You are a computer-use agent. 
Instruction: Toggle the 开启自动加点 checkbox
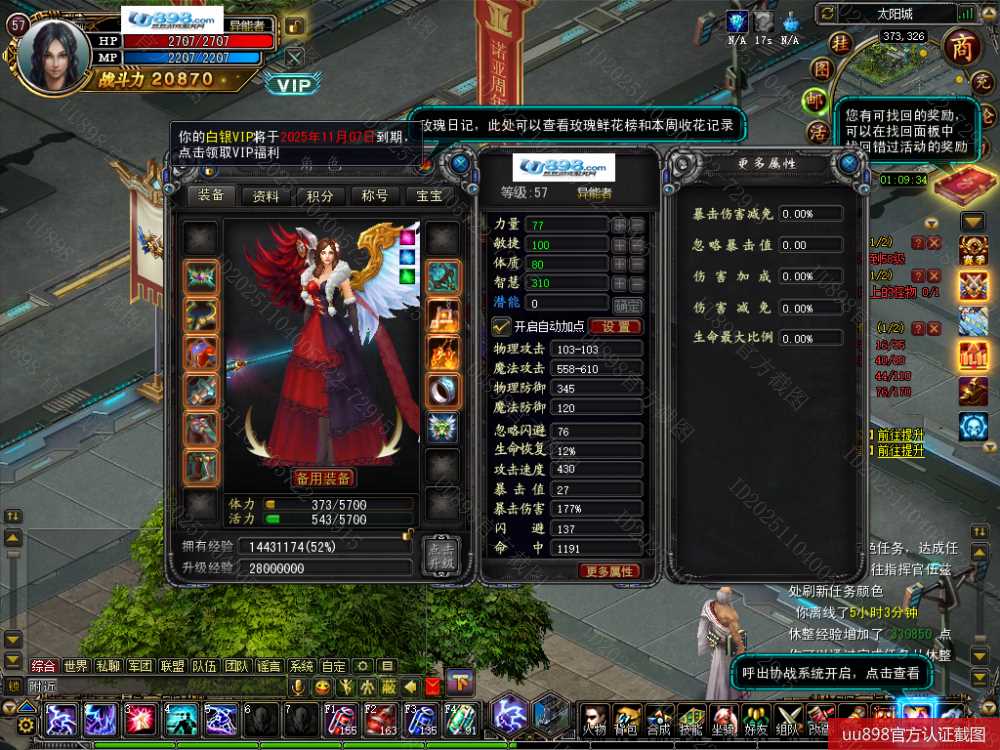(x=502, y=326)
